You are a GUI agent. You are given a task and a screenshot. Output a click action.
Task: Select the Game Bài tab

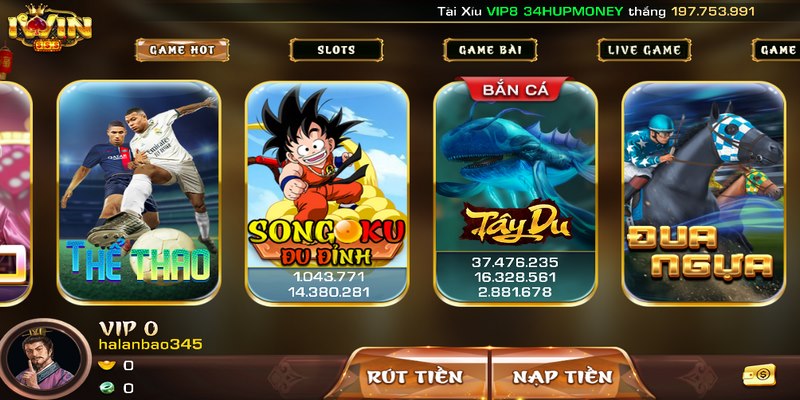(490, 49)
